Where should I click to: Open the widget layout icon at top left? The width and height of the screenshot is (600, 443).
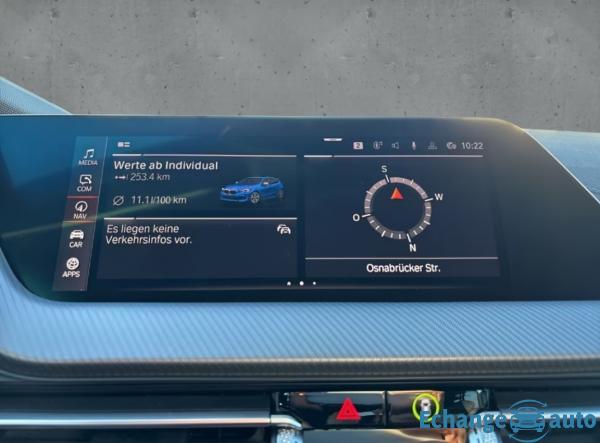click(124, 145)
